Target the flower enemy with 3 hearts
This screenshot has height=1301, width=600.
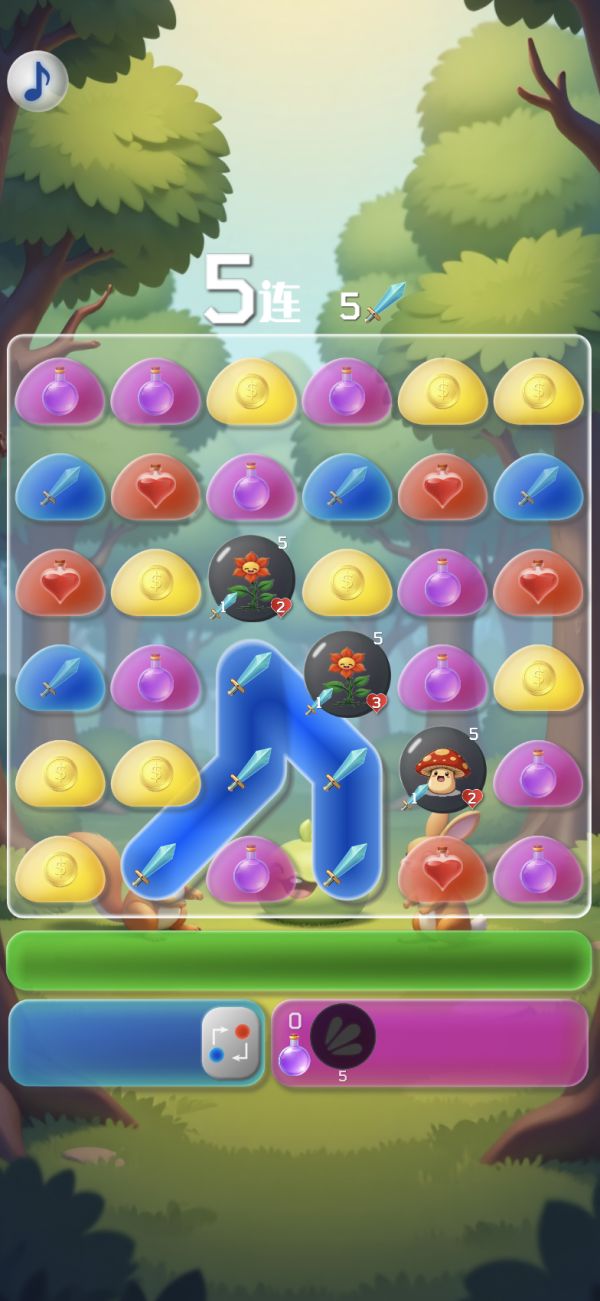click(346, 674)
